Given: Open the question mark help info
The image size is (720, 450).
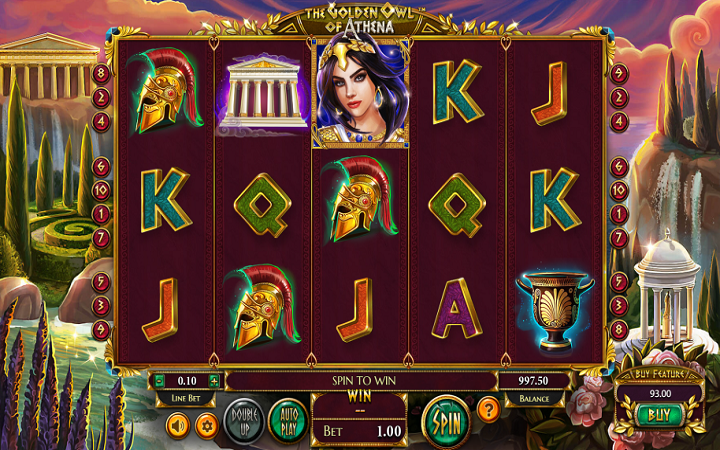Looking at the screenshot, I should point(488,408).
